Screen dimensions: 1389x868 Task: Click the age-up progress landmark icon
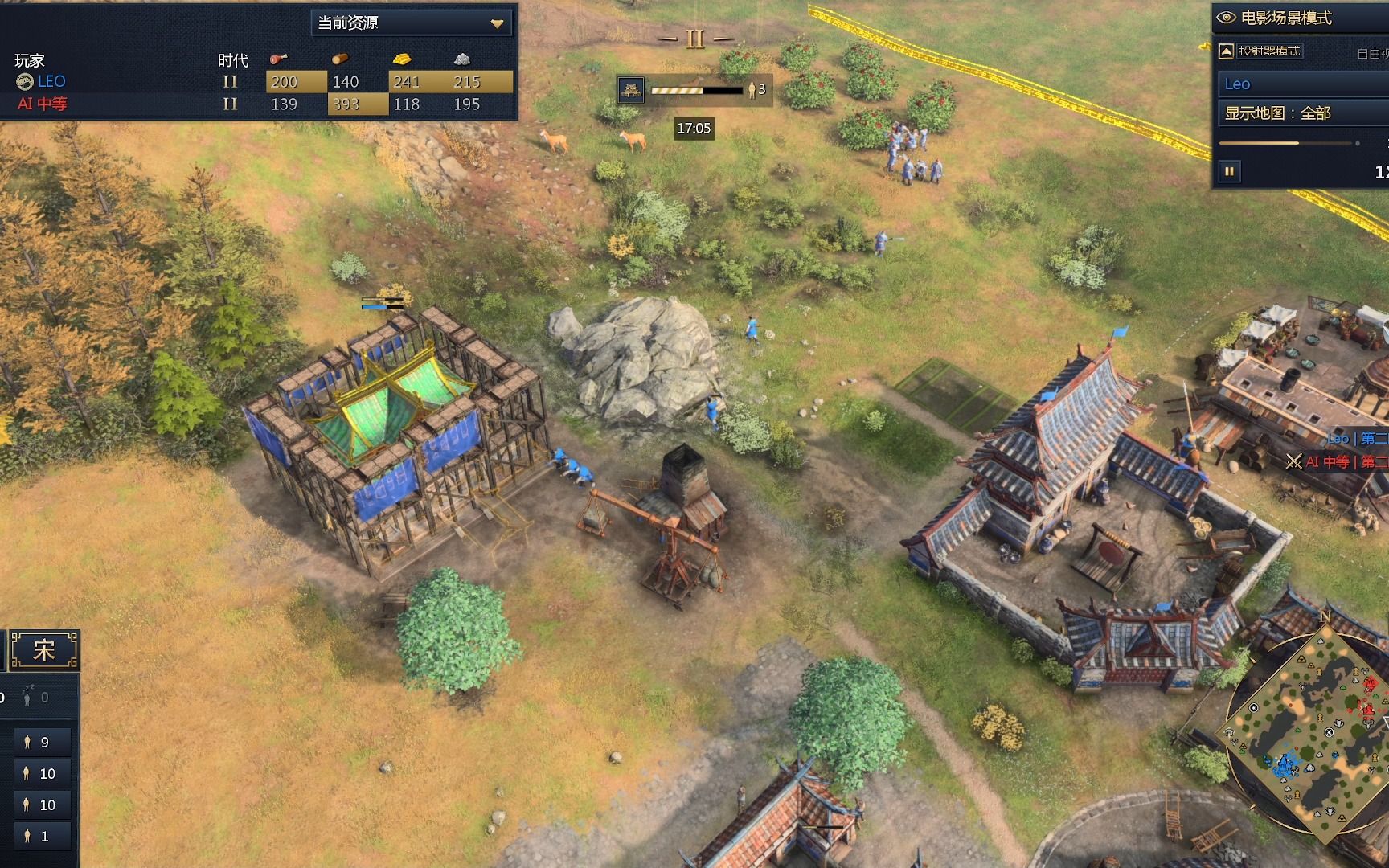(x=631, y=90)
